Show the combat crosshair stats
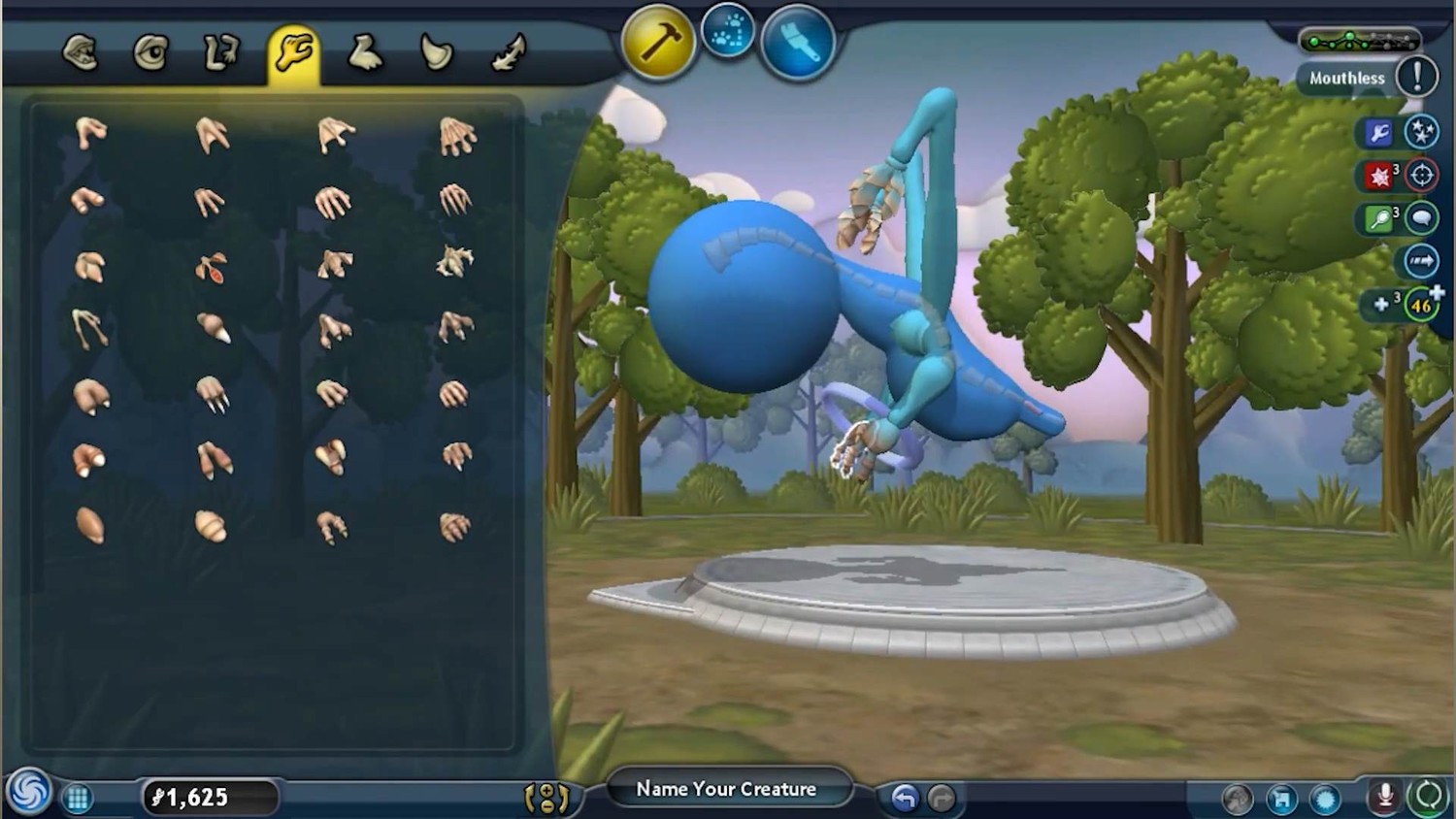Screen dimensions: 1456x819 click(1422, 176)
